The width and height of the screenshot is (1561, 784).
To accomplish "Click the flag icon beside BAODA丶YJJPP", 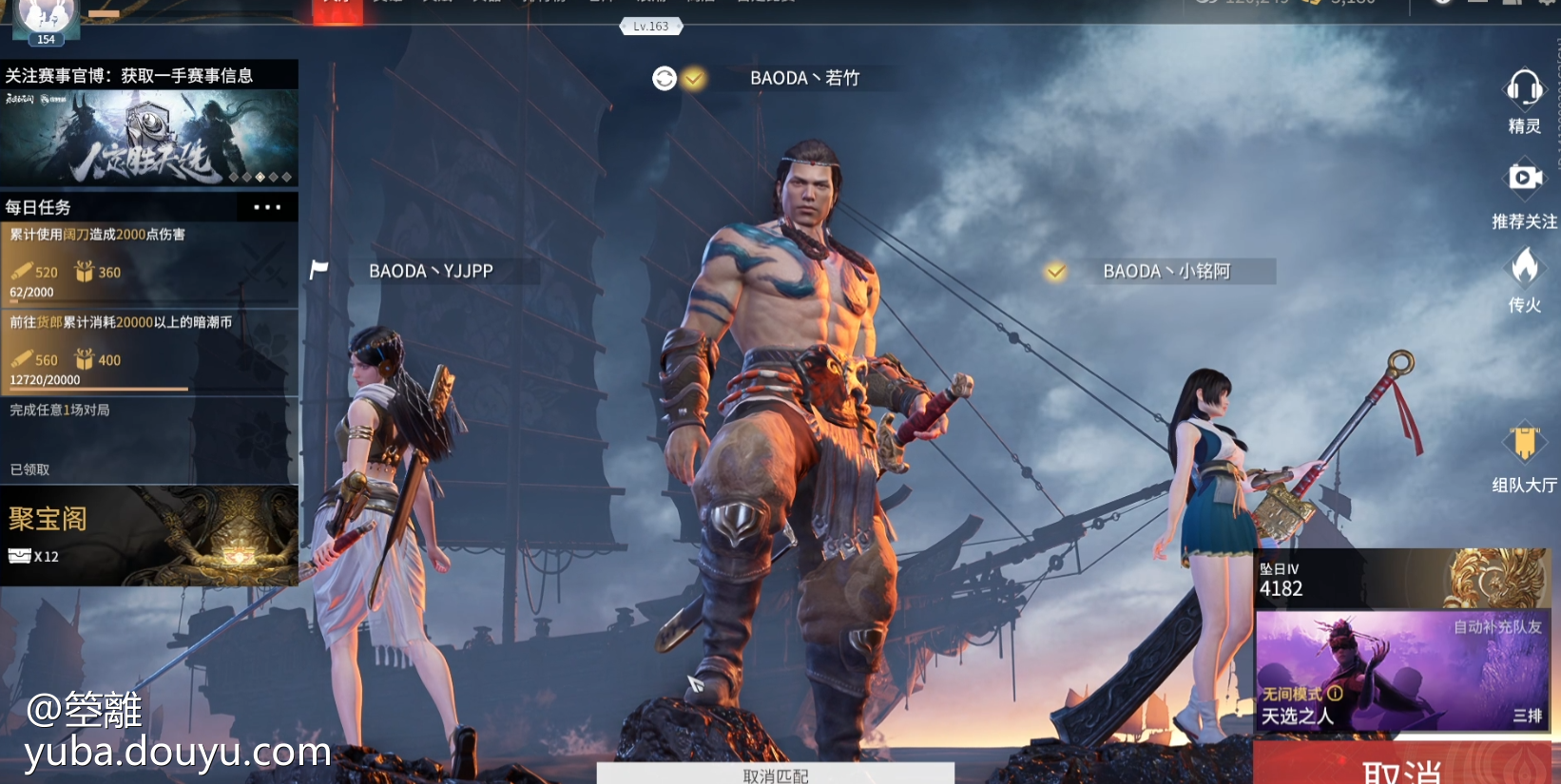I will click(x=319, y=271).
